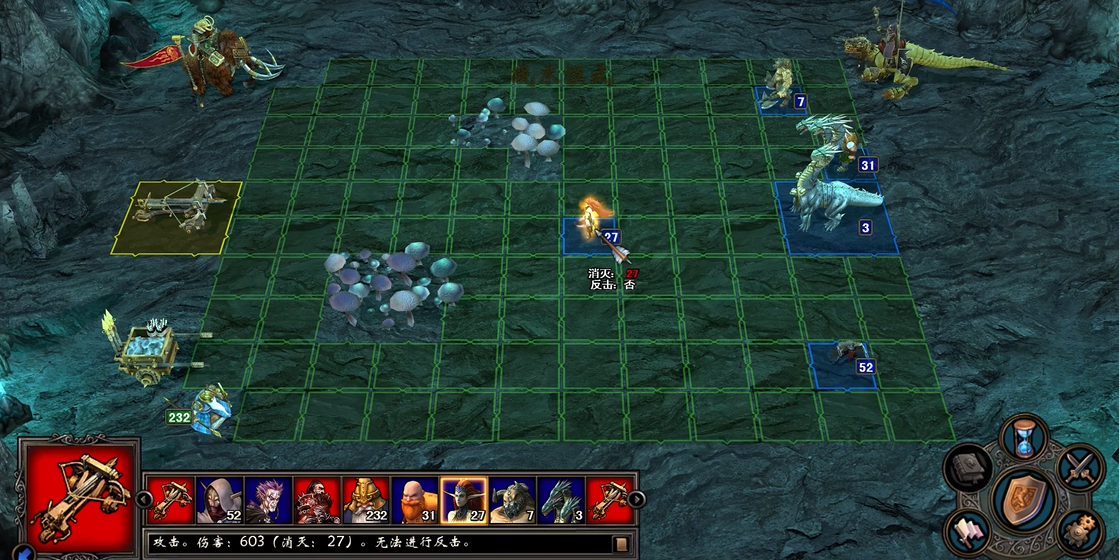Select the golden-helmet unit portrait numbered 232
The width and height of the screenshot is (1119, 560).
click(366, 500)
